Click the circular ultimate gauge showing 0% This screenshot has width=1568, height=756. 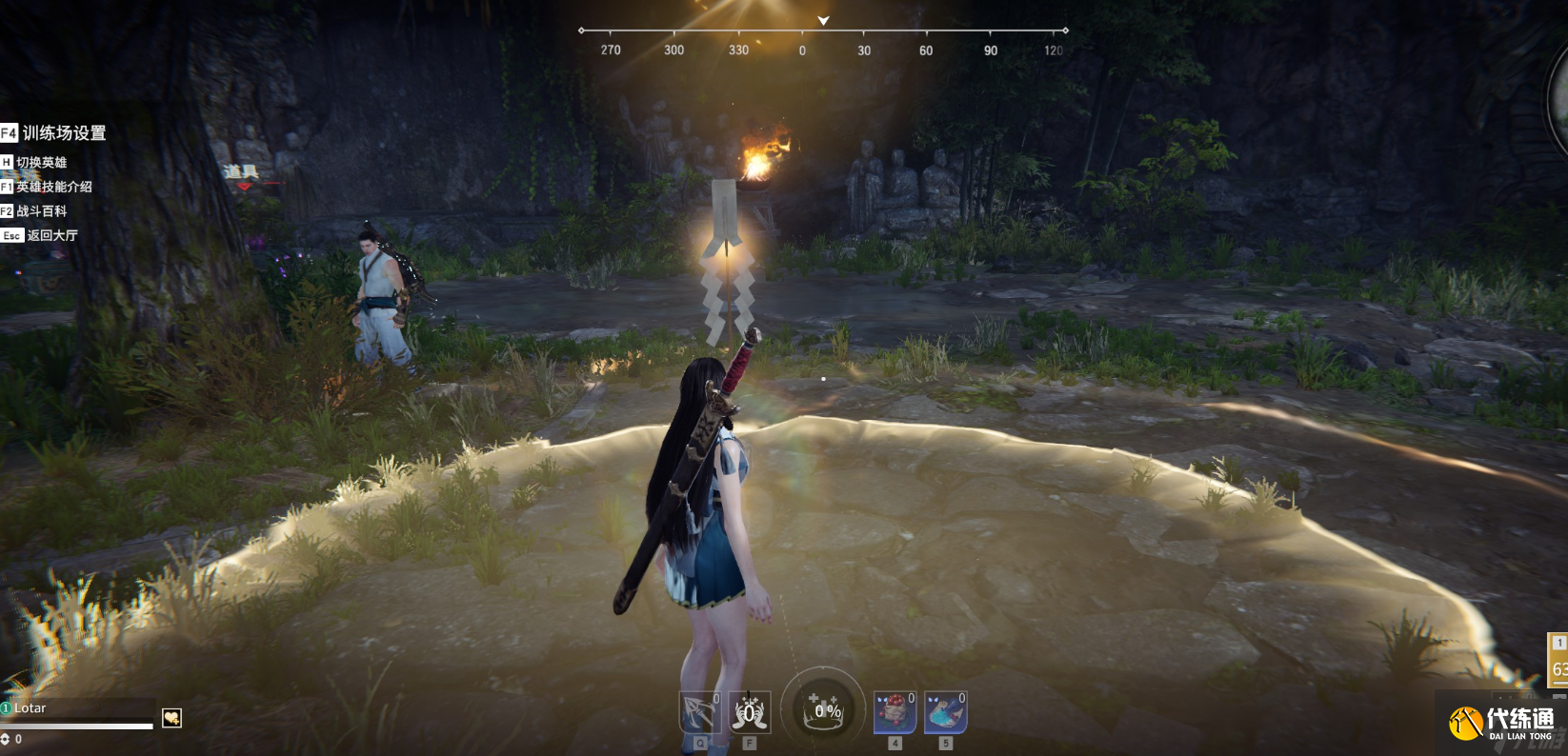[824, 709]
